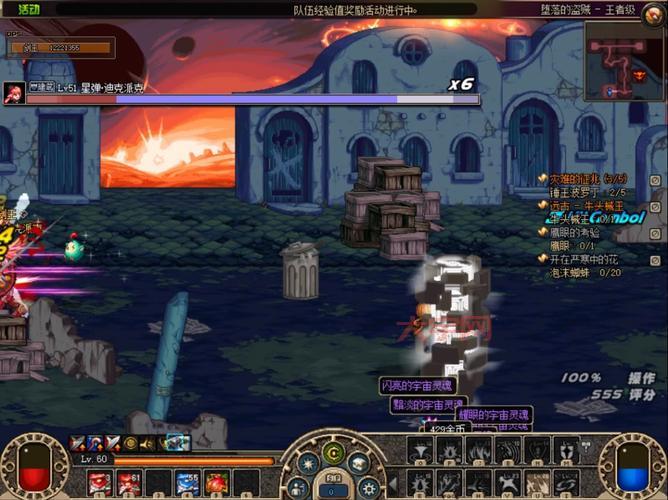Click the boss portrait beside Lv51 星弹·迪克派克
Viewport: 668px width, 500px height.
click(x=14, y=93)
